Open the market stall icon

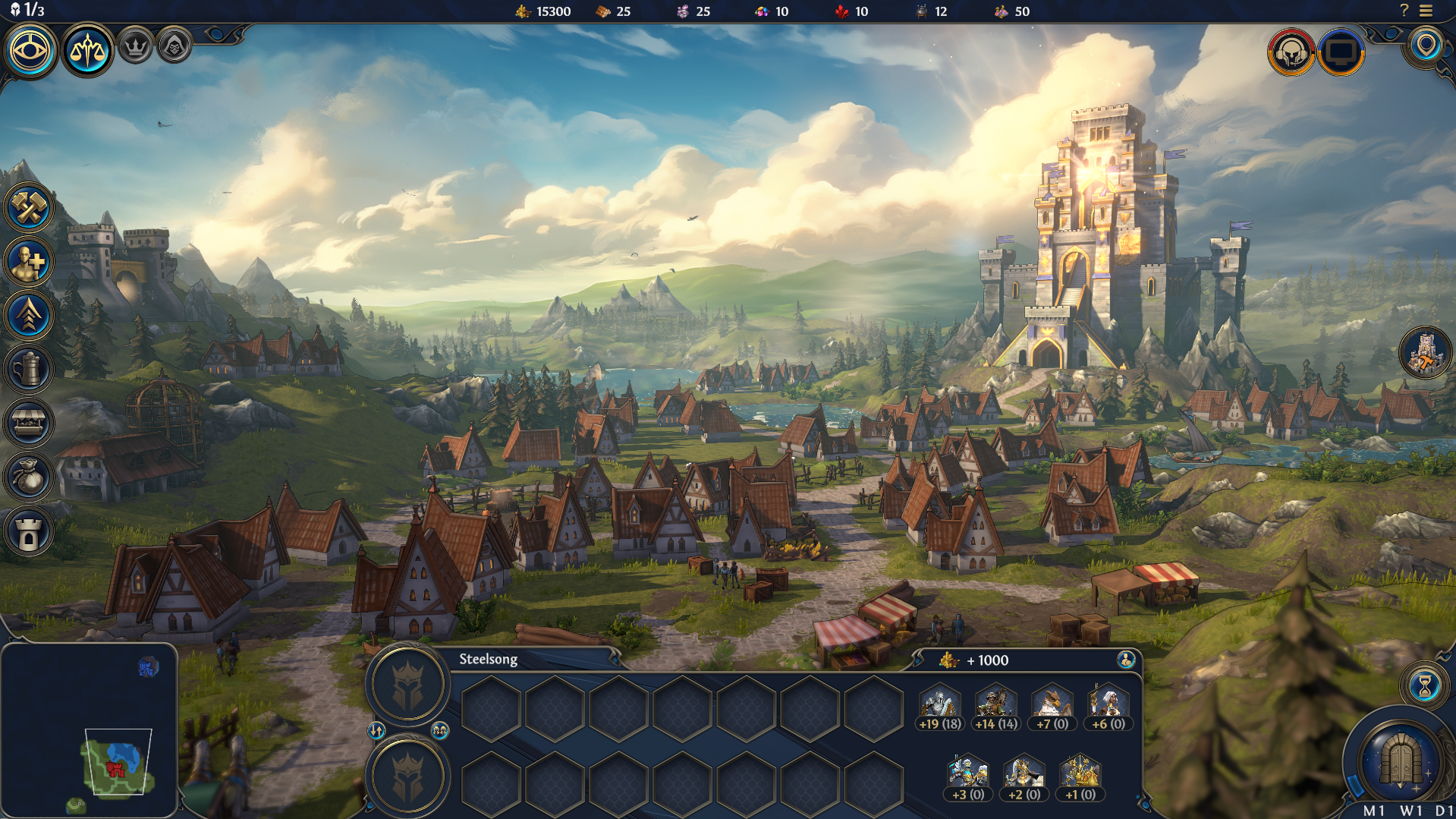pyautogui.click(x=29, y=423)
